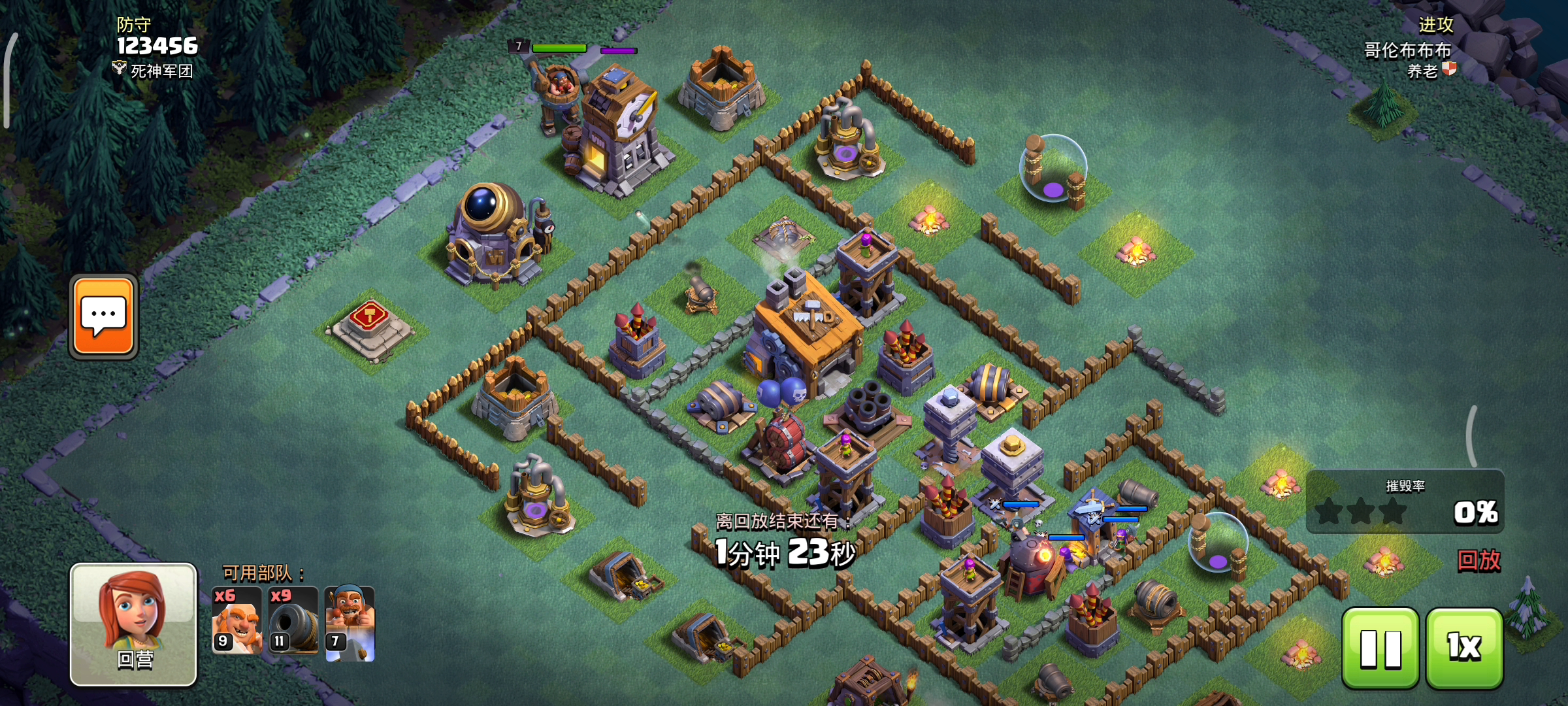Screen dimensions: 1568x706
Task: Select the Boxer Giant troop card
Action: point(237,620)
